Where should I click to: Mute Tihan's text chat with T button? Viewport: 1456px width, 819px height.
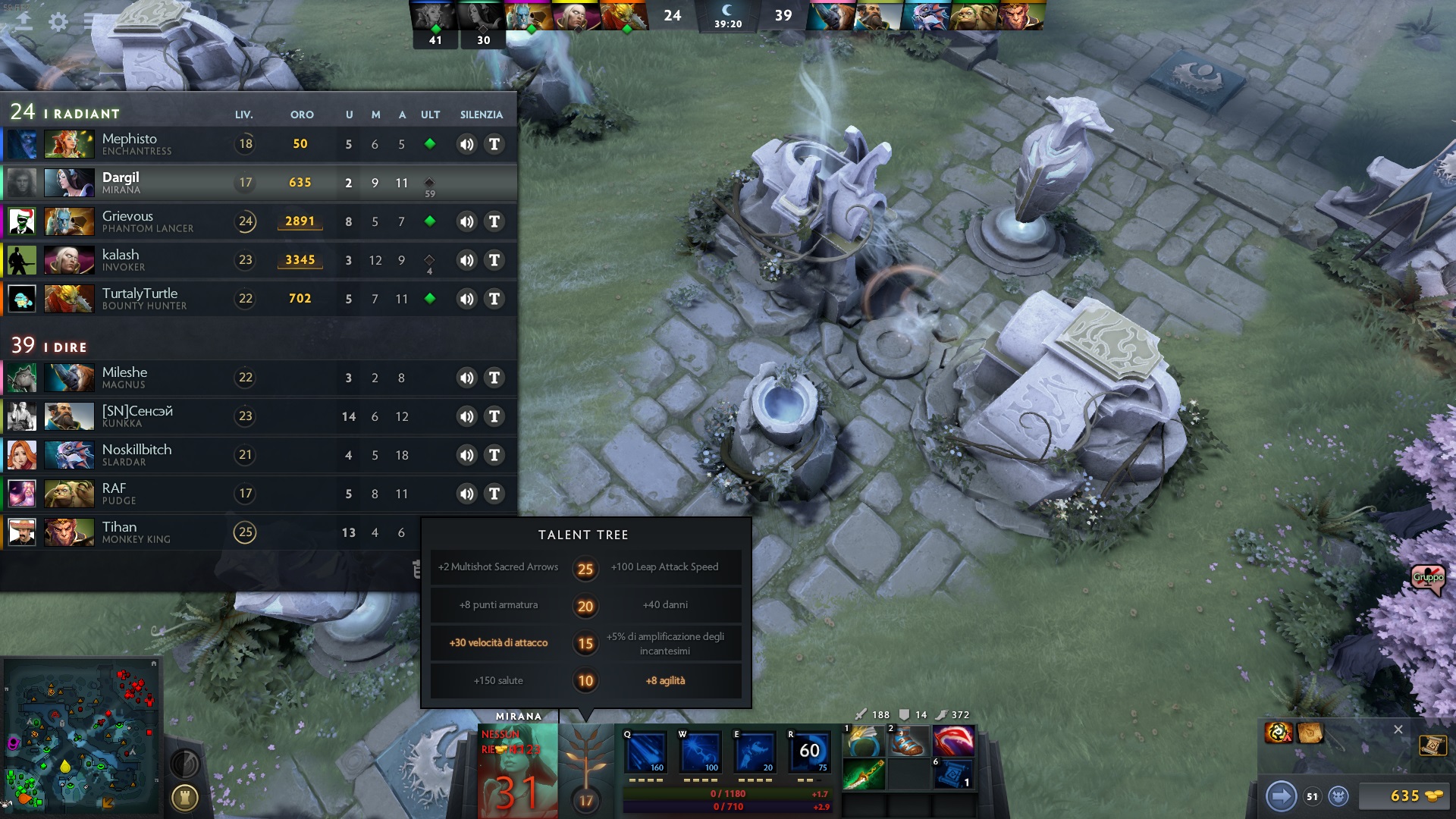494,532
